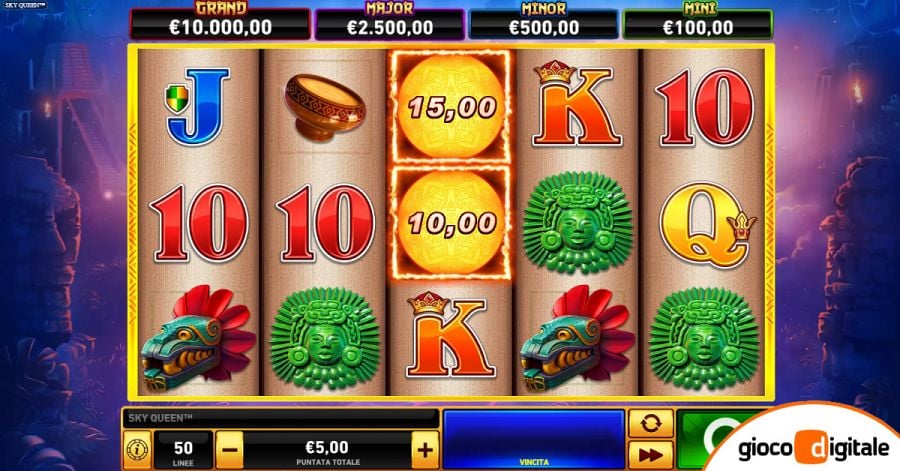Activate turbo mode fast-forward button
900x471 pixels.
tap(649, 453)
